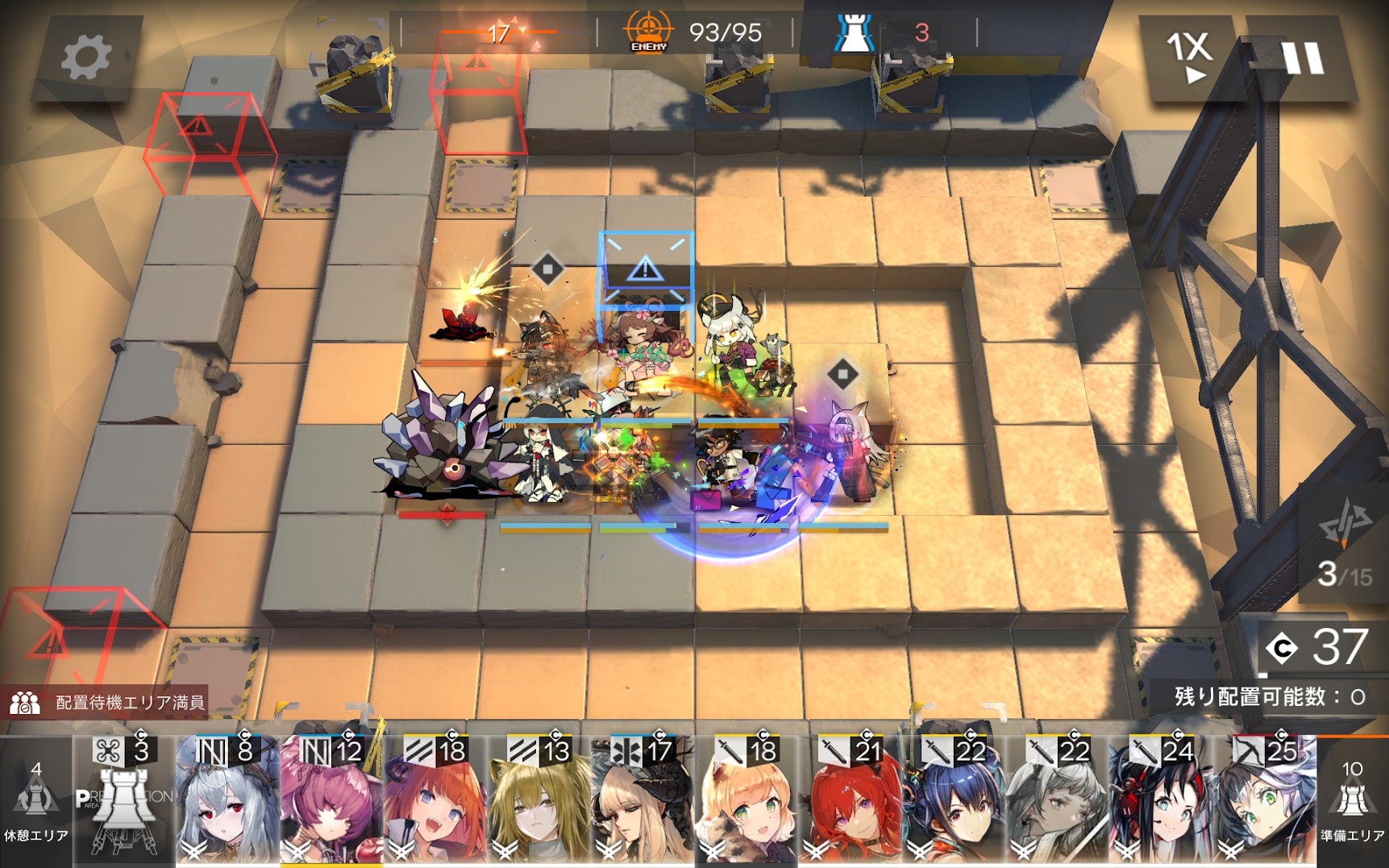Toggle the 1X game speed button

click(1190, 56)
